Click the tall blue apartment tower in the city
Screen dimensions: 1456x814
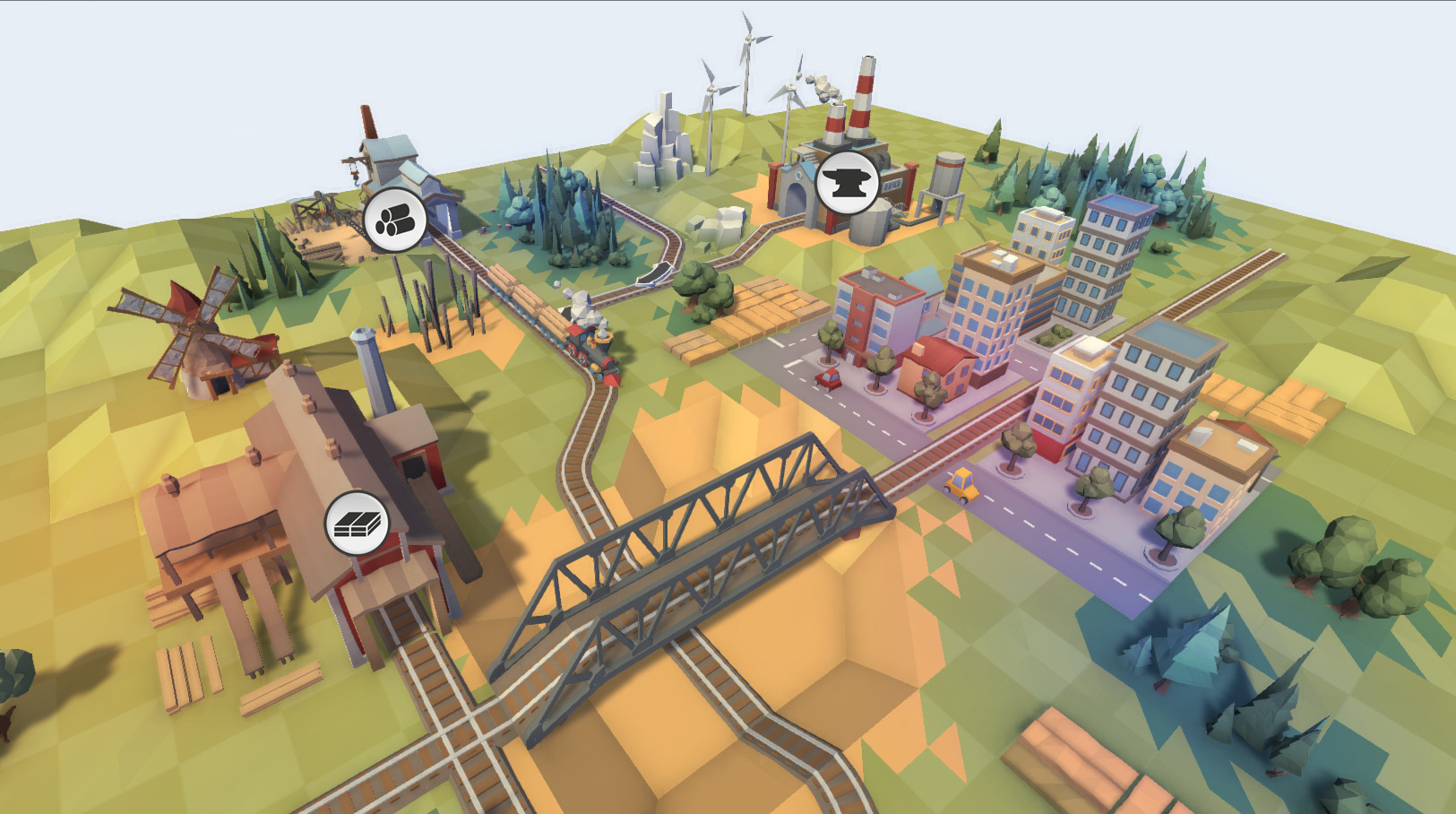click(1107, 260)
